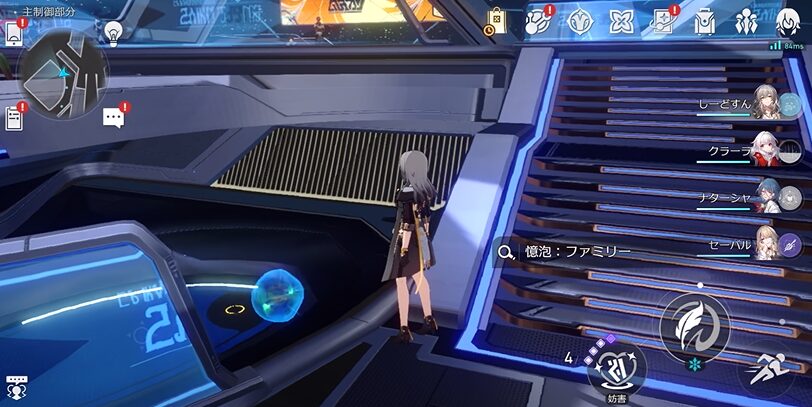812x407 pixels.
Task: Open the round emblem icon in top bar
Action: [579, 21]
